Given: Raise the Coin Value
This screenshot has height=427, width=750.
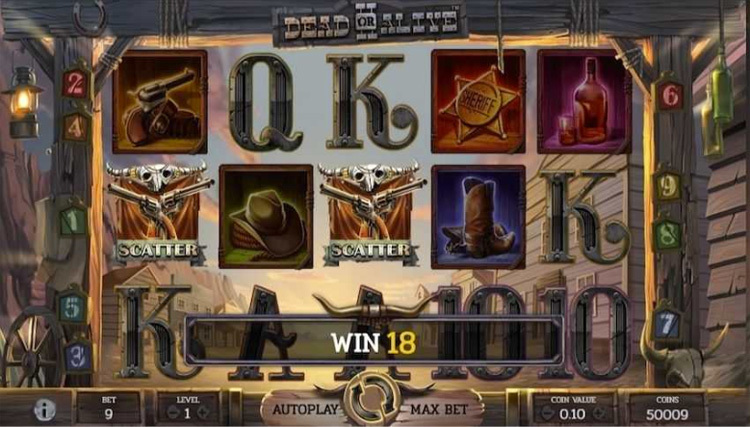Looking at the screenshot, I should (x=599, y=412).
